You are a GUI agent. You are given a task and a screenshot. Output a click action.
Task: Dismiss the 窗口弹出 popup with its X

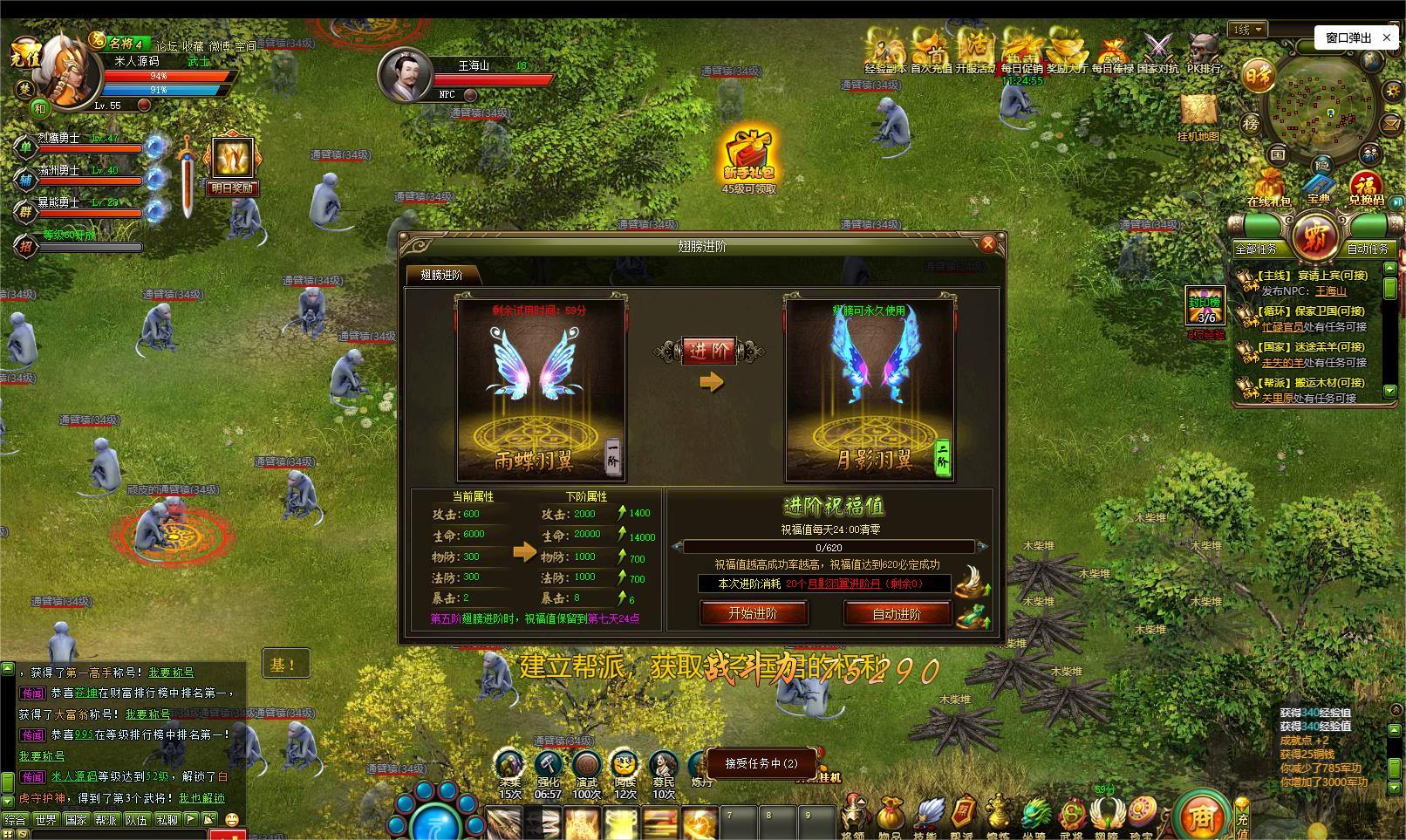pyautogui.click(x=1388, y=38)
